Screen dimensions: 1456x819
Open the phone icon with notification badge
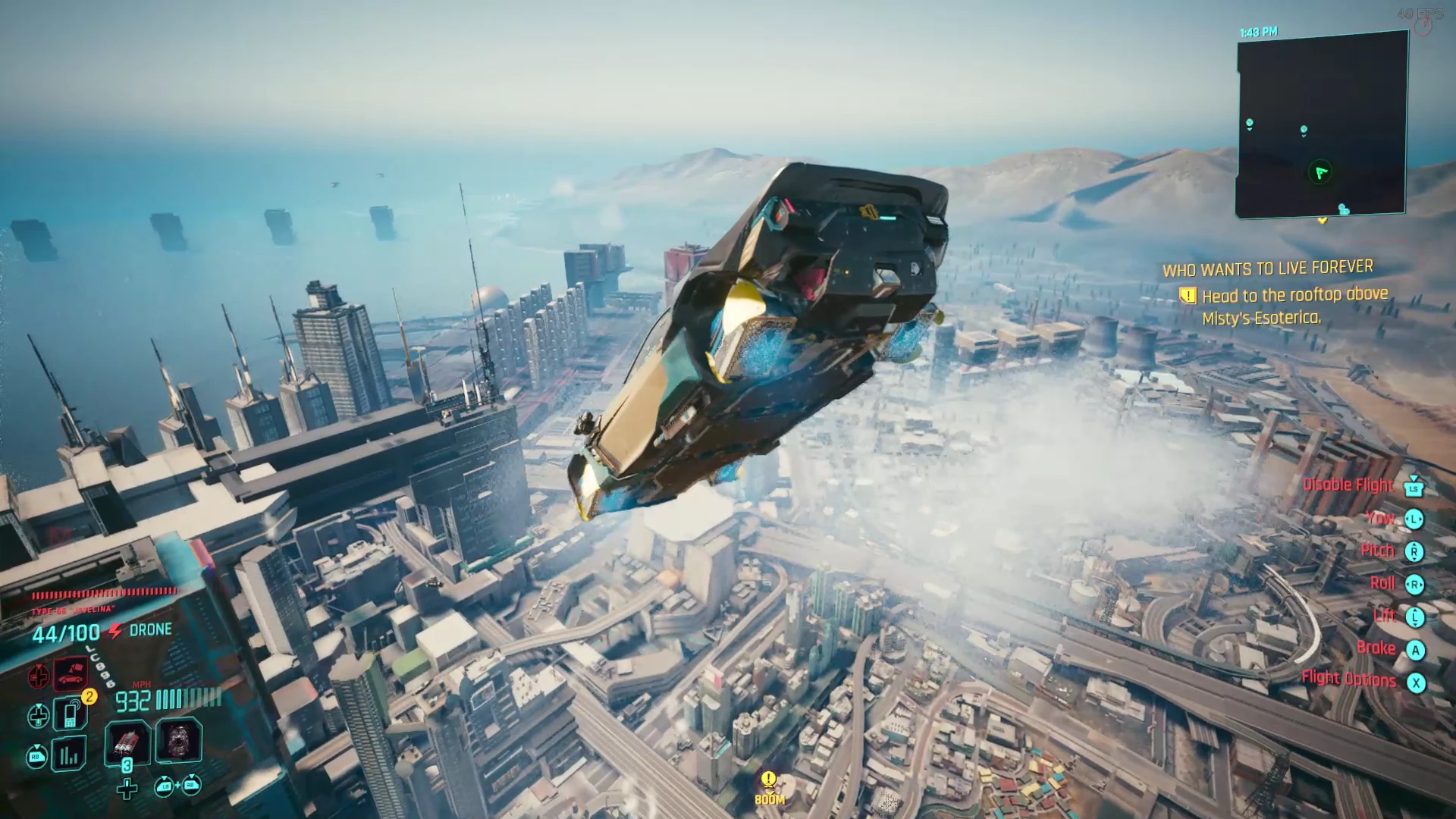(71, 714)
